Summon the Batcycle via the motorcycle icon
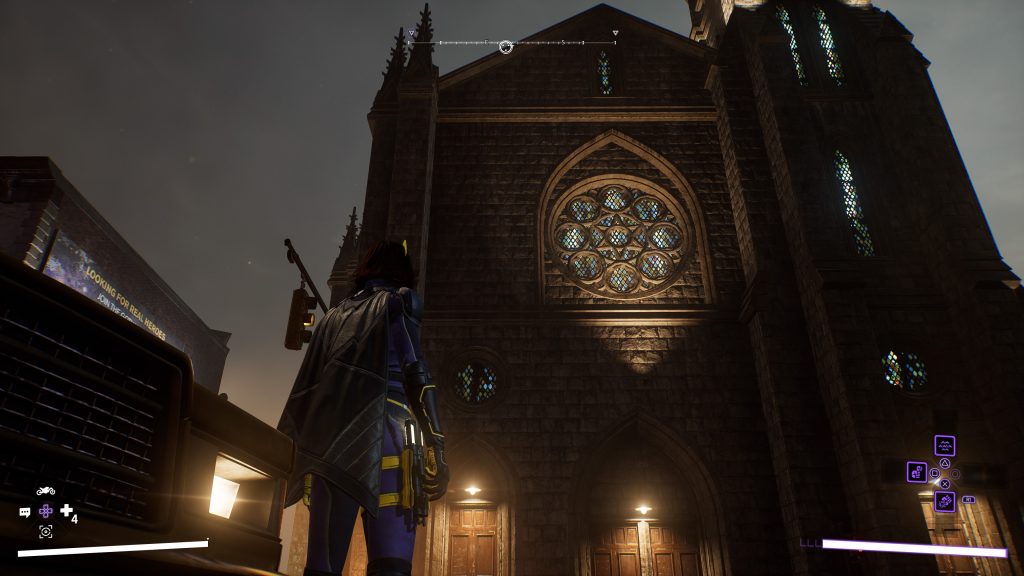Image resolution: width=1024 pixels, height=576 pixels. 45,491
